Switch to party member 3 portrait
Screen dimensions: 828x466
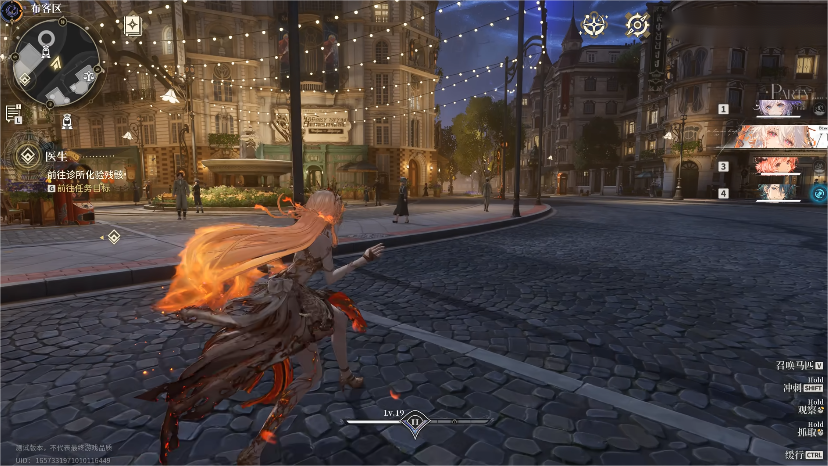[780, 165]
